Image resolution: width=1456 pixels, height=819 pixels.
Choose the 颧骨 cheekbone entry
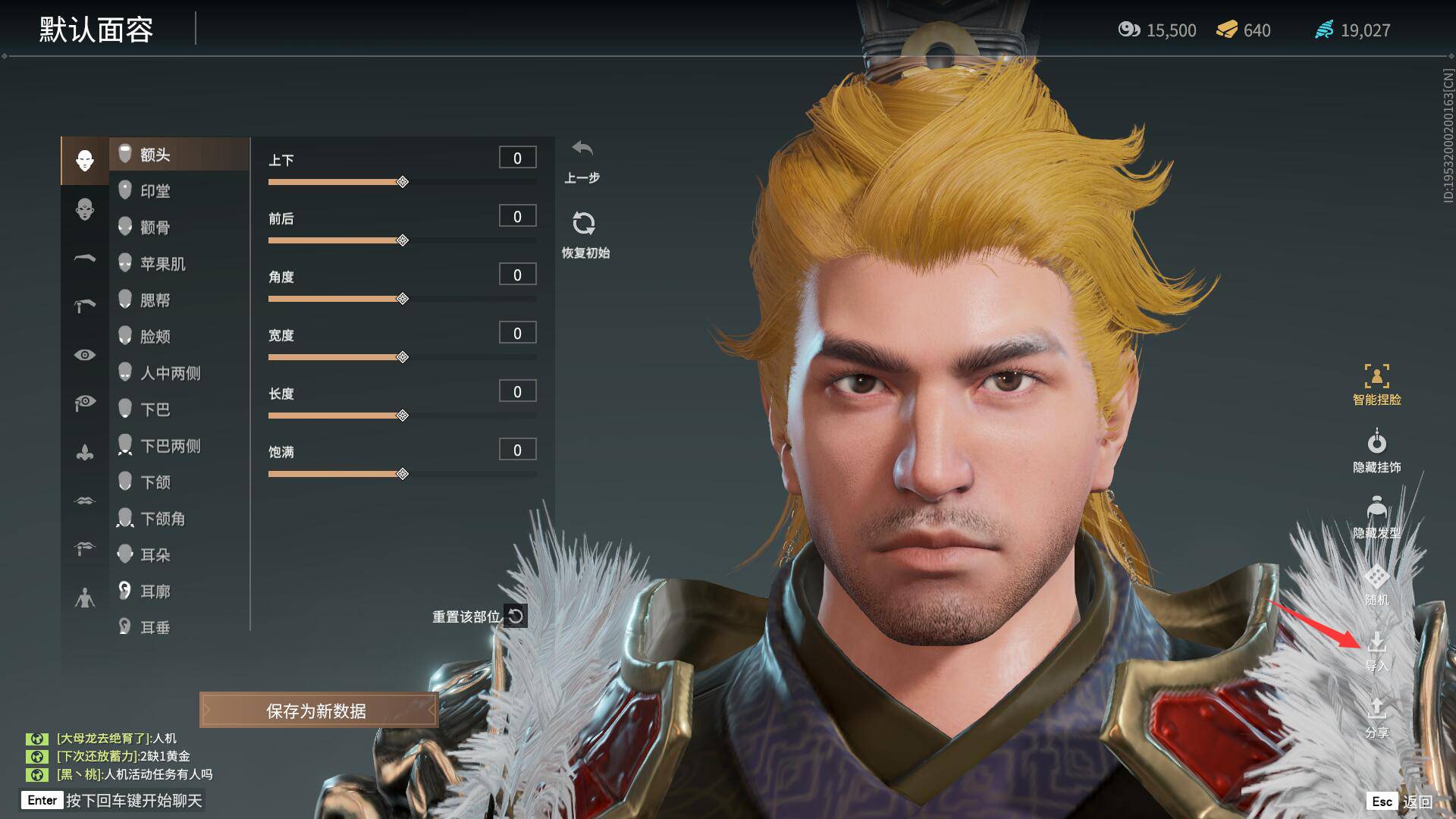click(155, 227)
